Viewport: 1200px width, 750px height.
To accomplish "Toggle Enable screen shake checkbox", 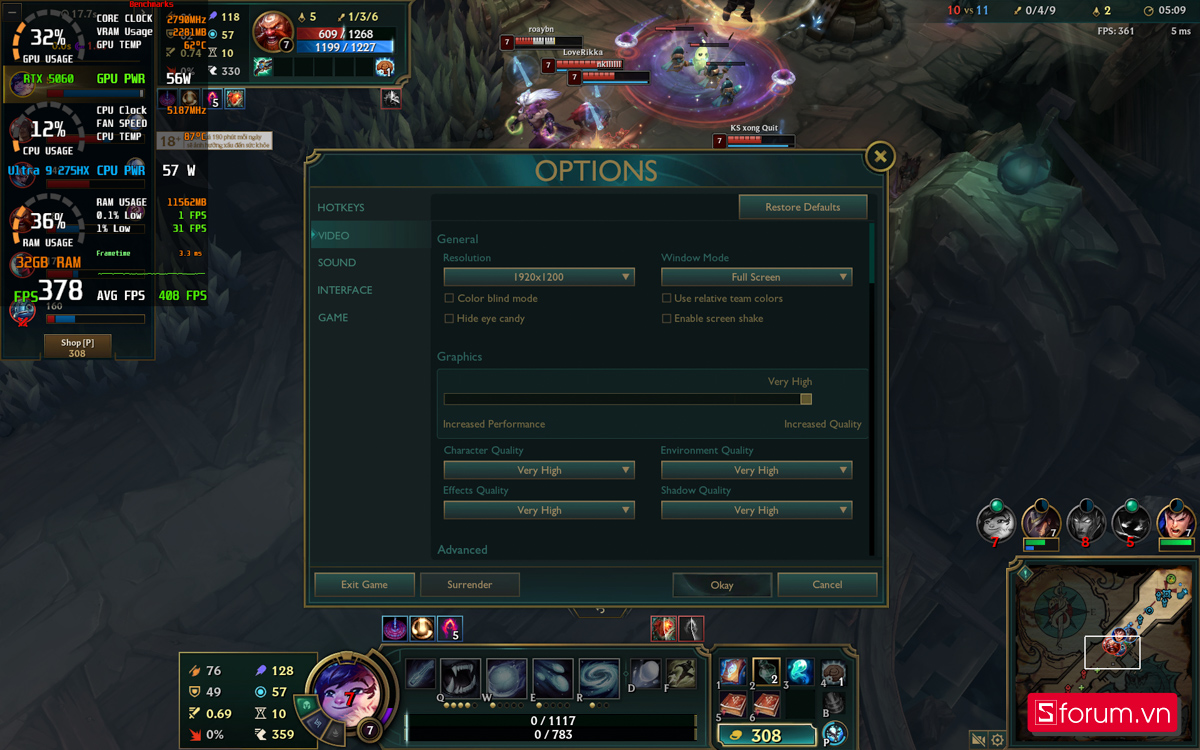I will (x=667, y=319).
